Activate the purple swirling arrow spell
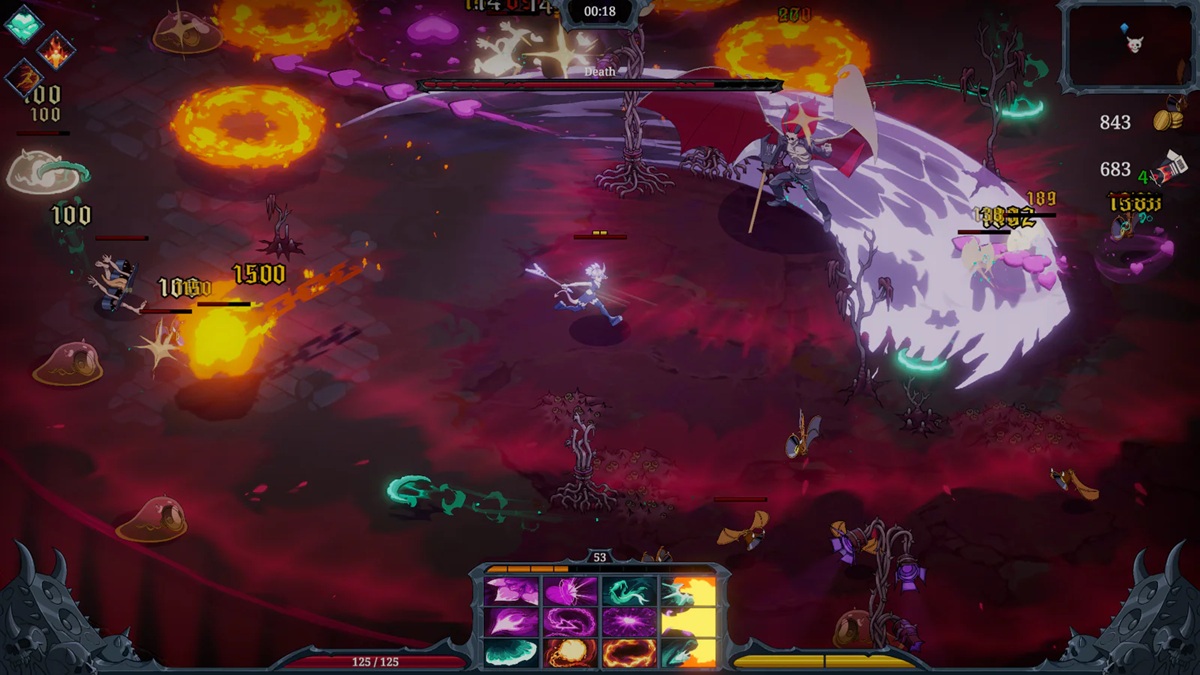The image size is (1200, 675). click(570, 622)
